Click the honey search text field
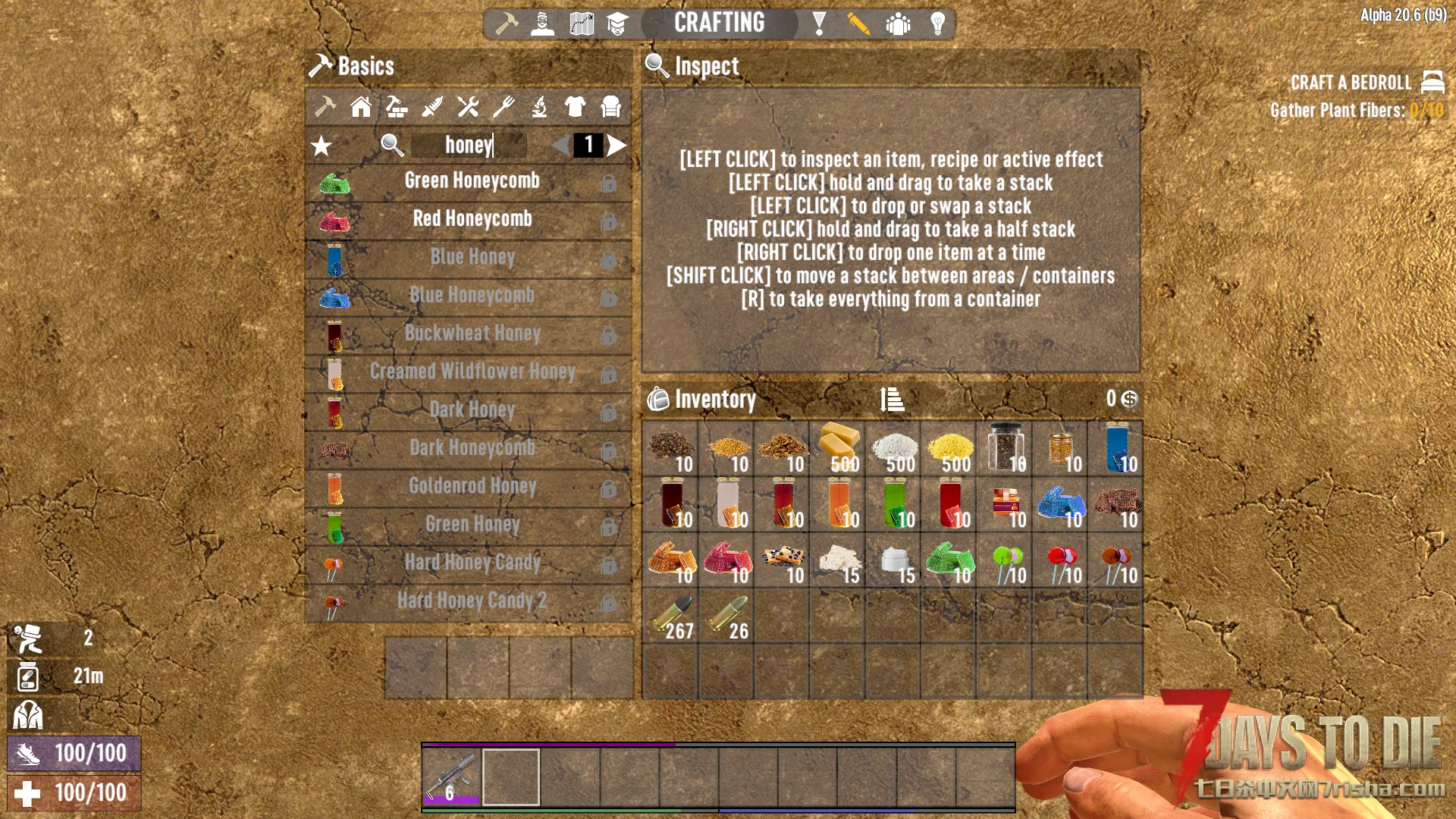This screenshot has width=1456, height=819. coord(469,145)
